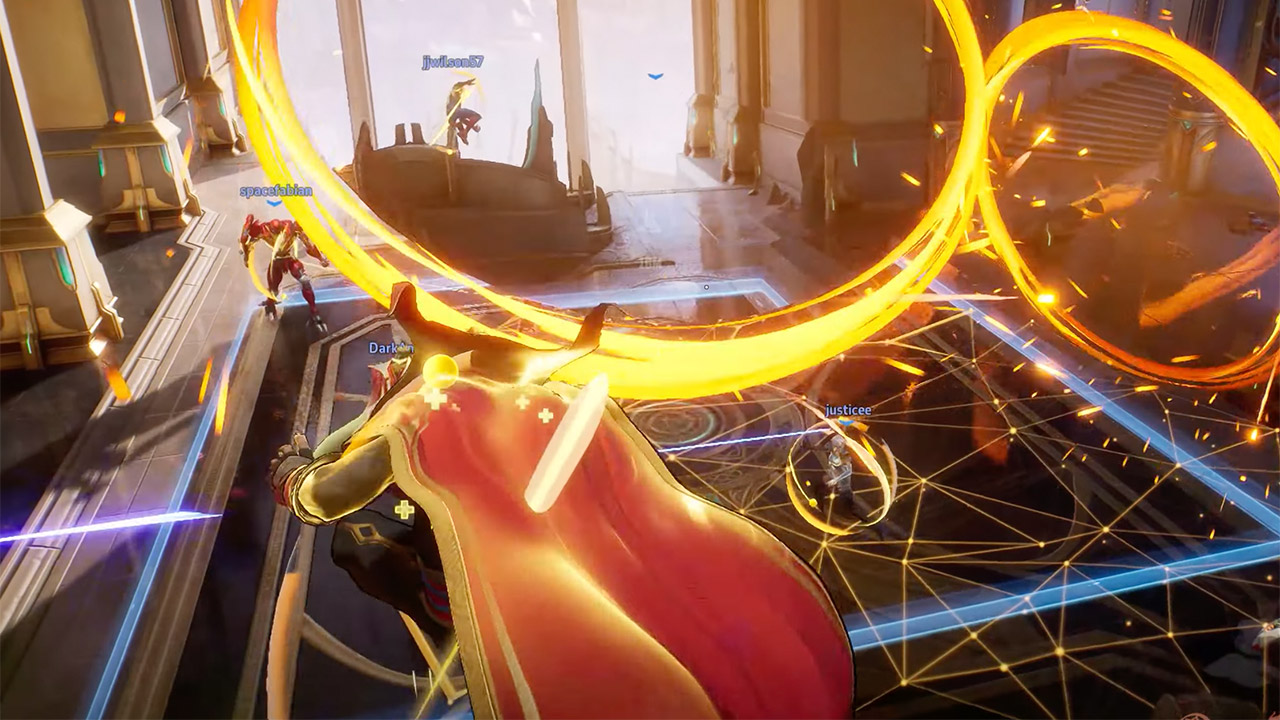Select the small circular reticle marker mid-screen
The image size is (1280, 720).
coord(706,286)
